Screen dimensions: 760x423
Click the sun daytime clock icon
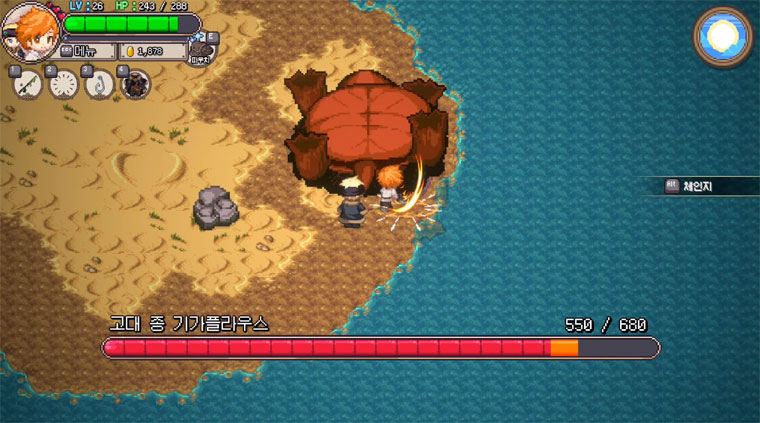[x=721, y=37]
